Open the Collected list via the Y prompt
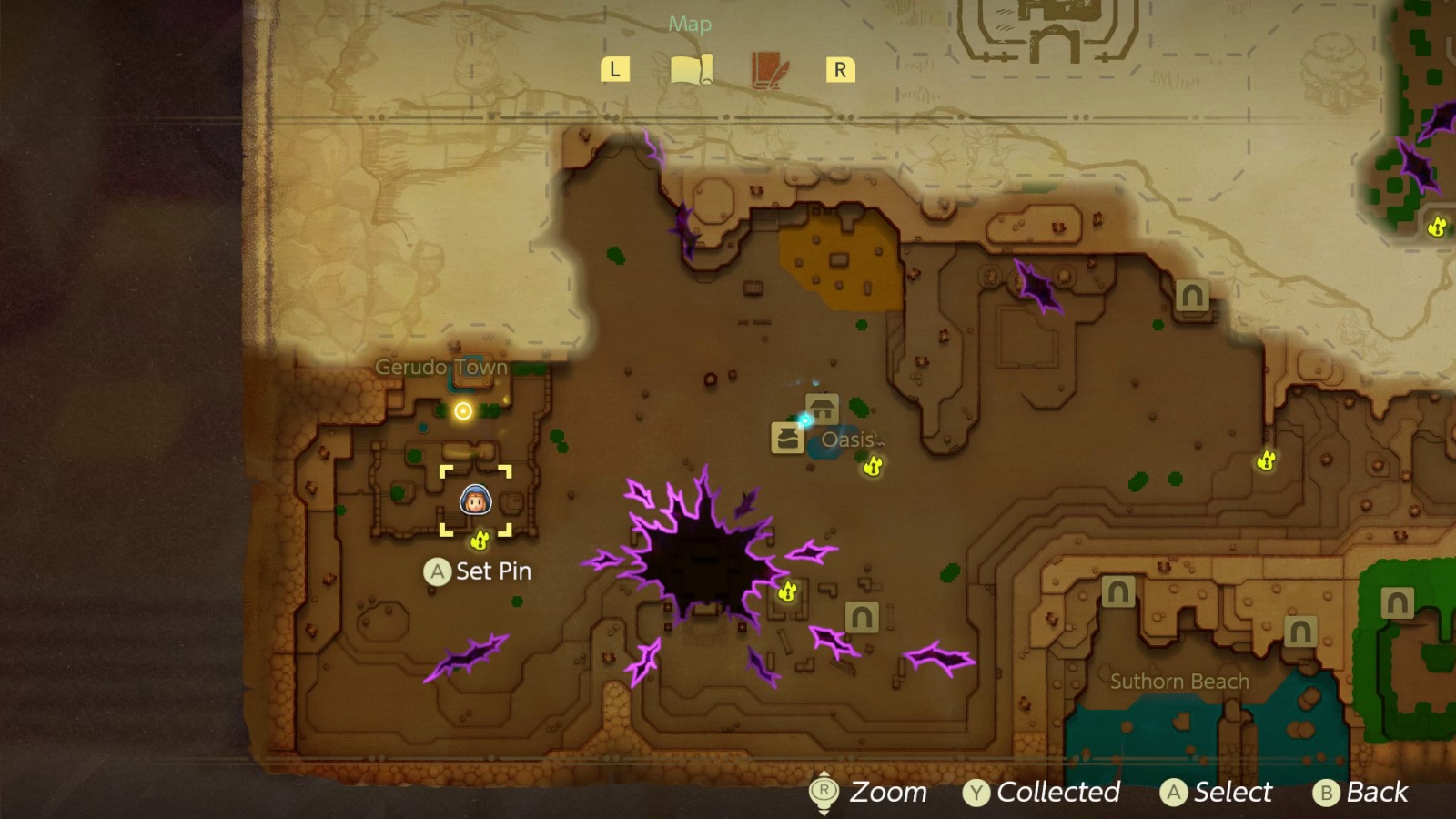This screenshot has width=1456, height=819. pos(1044,792)
